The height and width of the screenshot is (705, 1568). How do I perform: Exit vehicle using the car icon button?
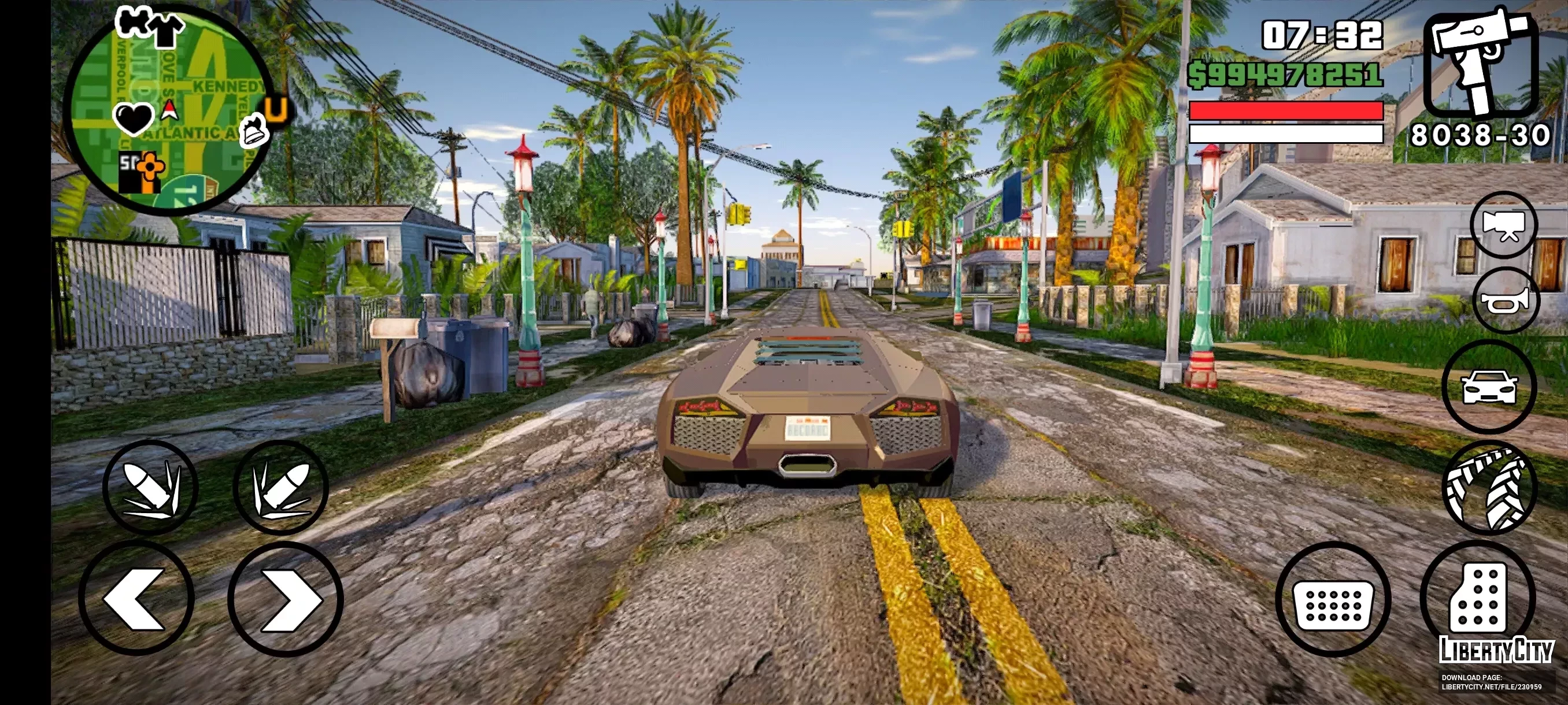point(1489,387)
